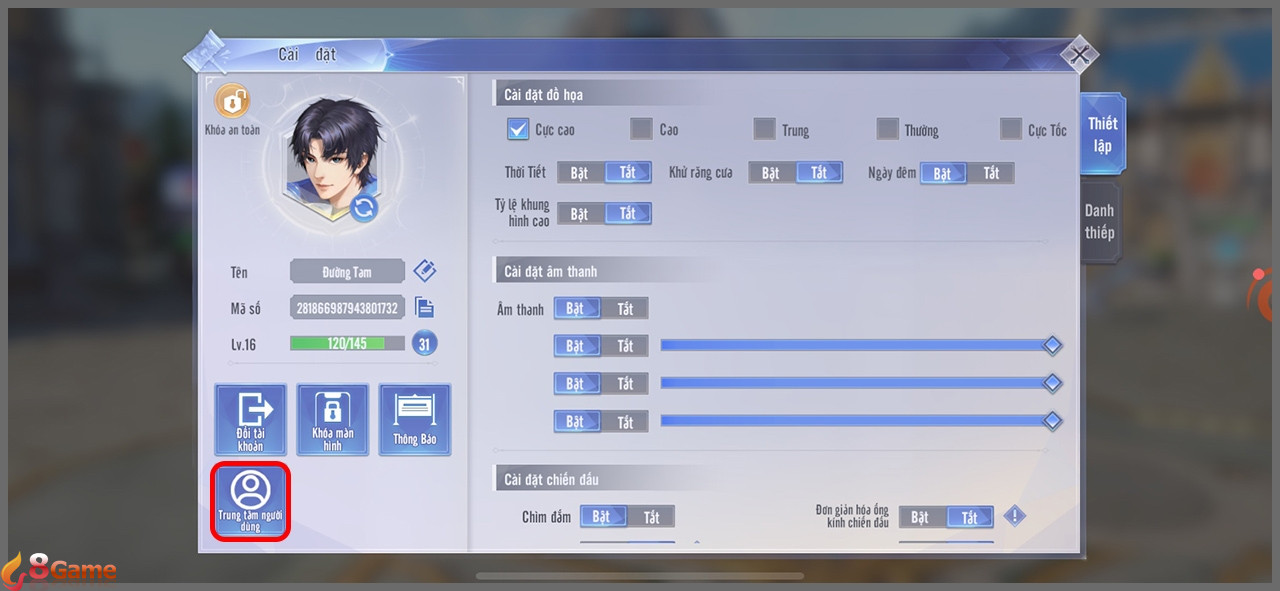The height and width of the screenshot is (591, 1280).
Task: Click the Đổi tài khoản button
Action: 250,420
